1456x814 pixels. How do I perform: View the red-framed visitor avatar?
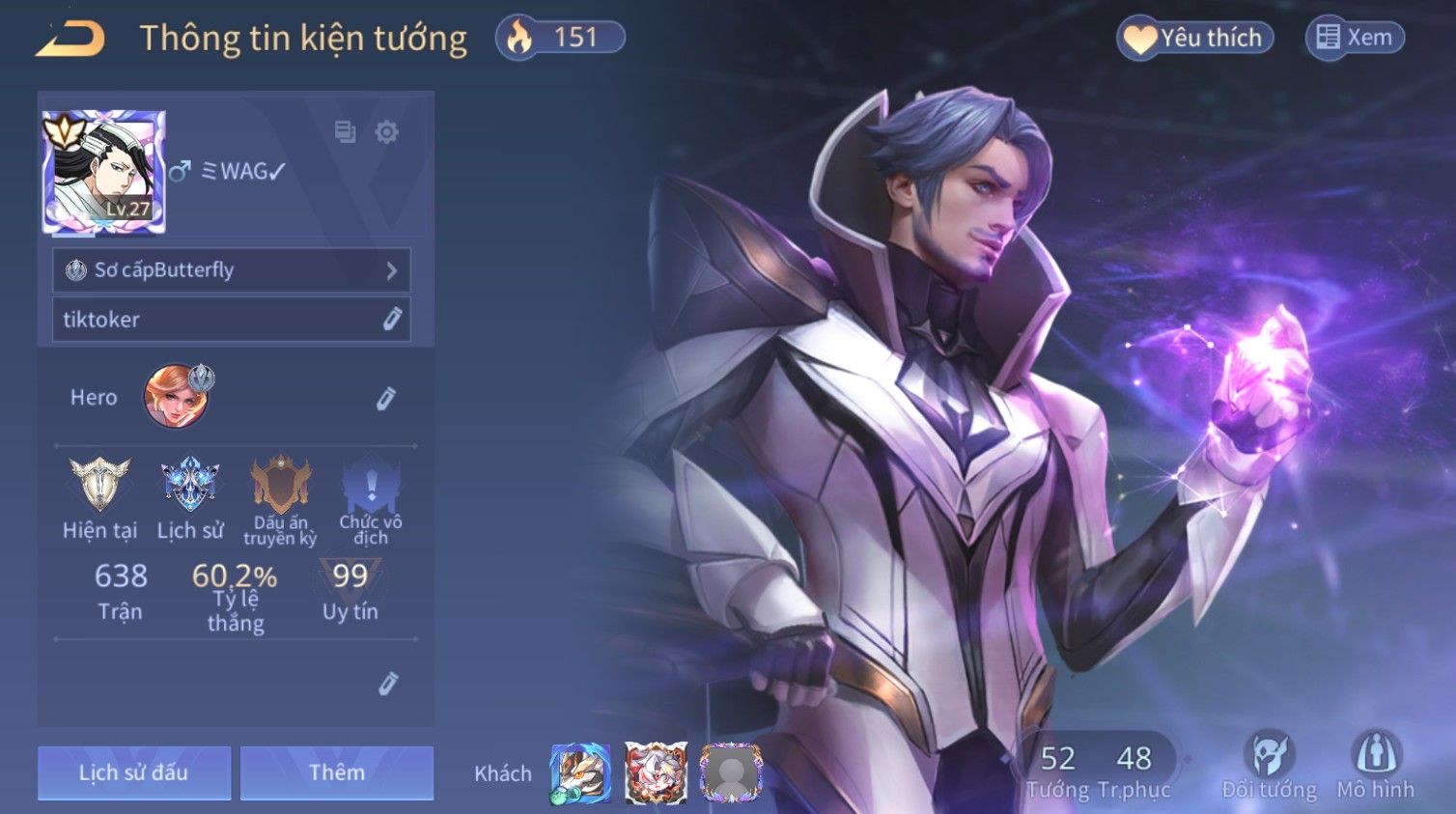click(656, 773)
